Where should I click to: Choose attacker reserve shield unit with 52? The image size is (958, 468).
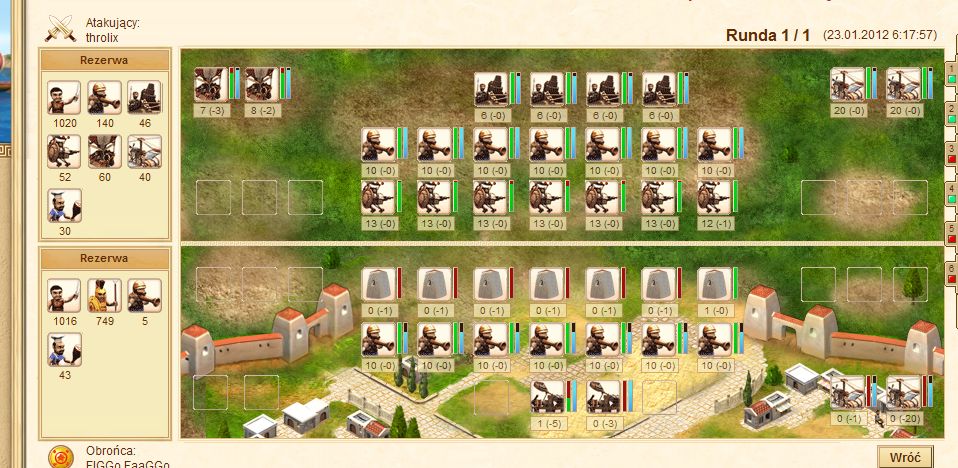click(x=64, y=152)
